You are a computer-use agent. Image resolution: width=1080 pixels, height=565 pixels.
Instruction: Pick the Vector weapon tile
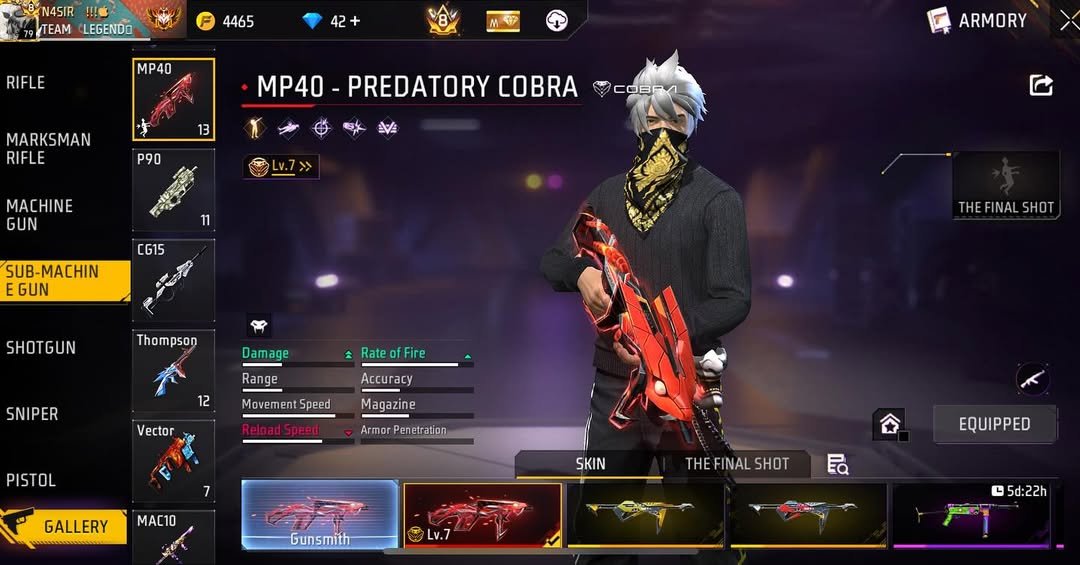pos(173,460)
